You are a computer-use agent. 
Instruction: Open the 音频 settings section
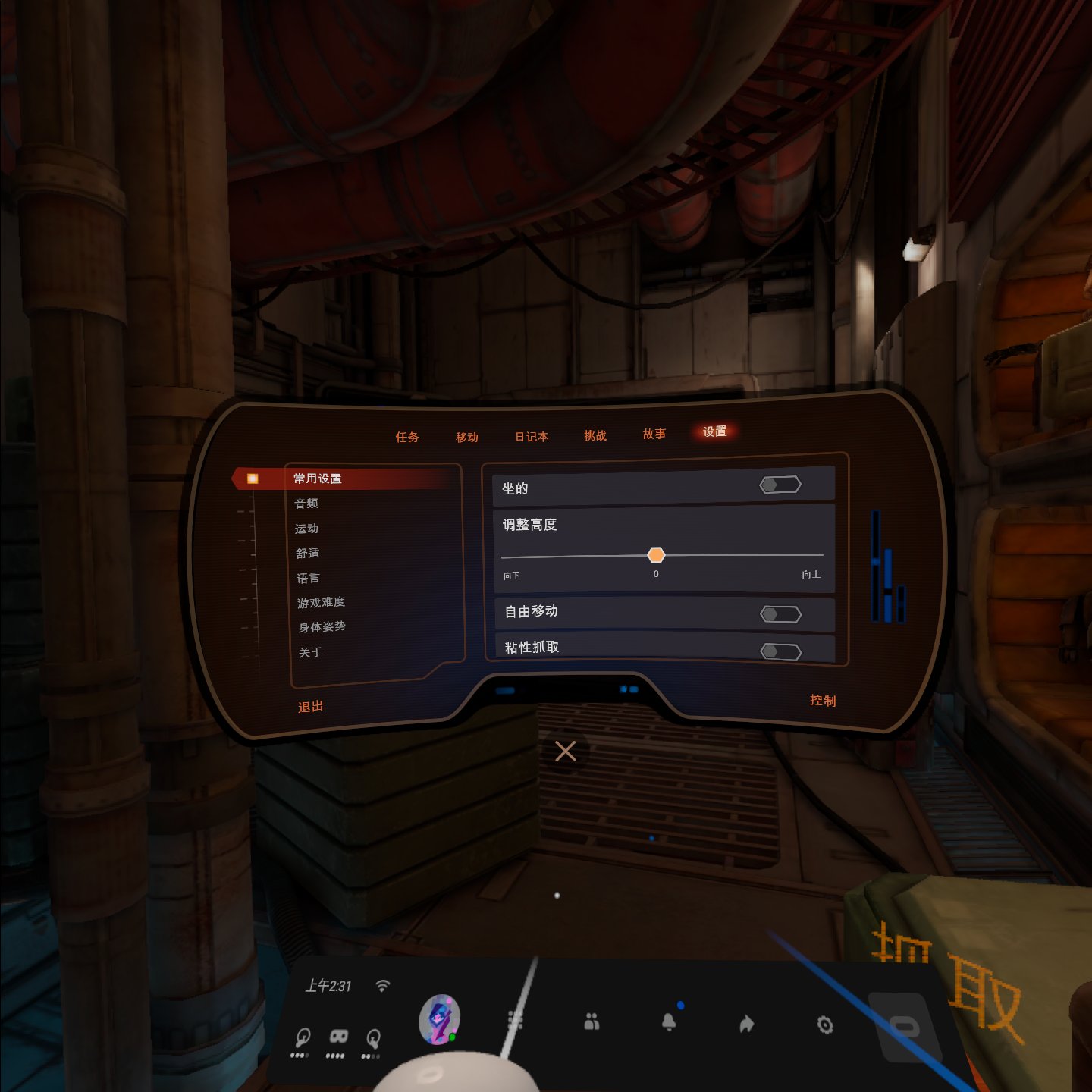click(306, 504)
